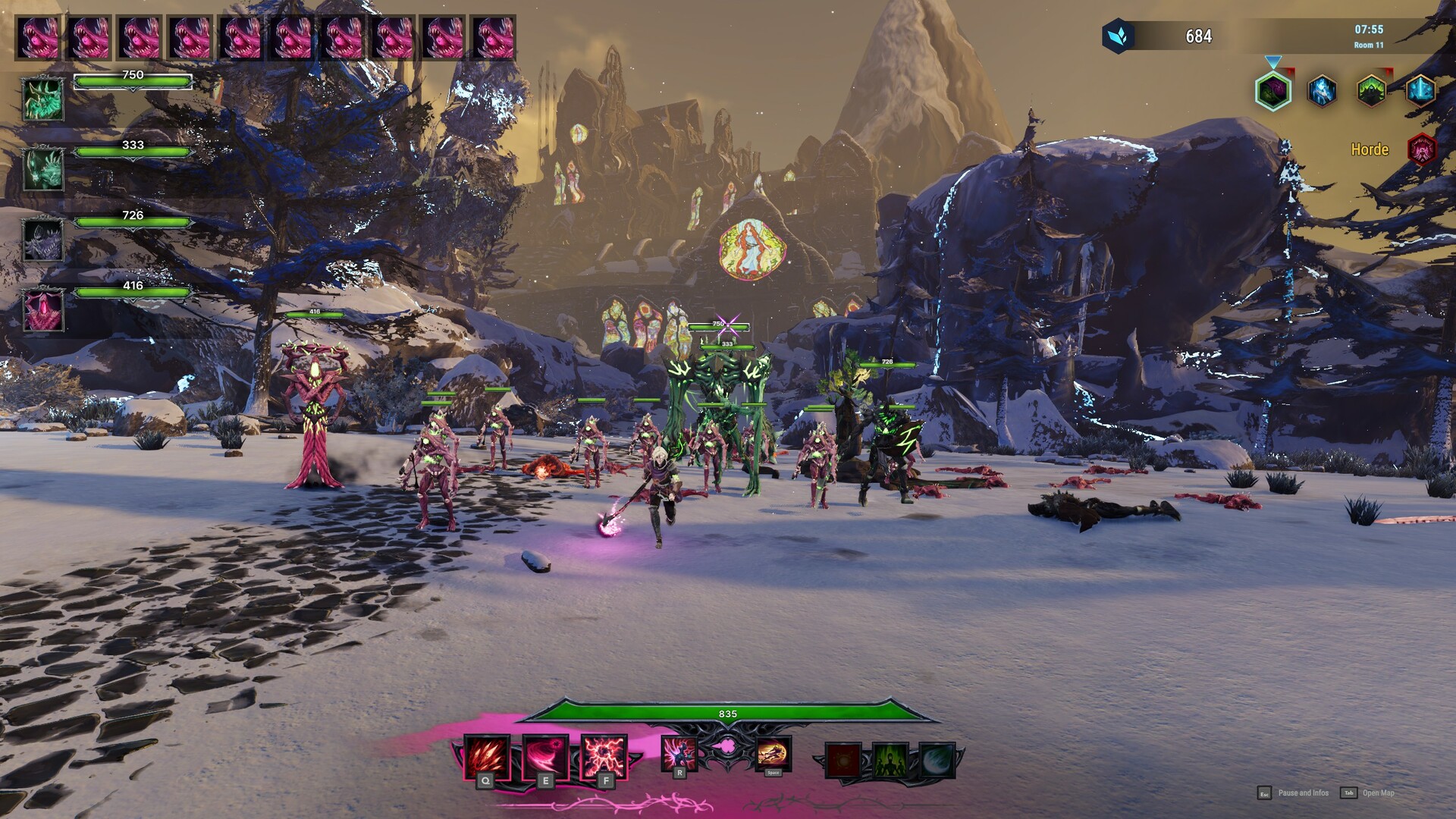Choose the dark spiked minion portrait
The height and width of the screenshot is (819, 1456).
pos(43,240)
